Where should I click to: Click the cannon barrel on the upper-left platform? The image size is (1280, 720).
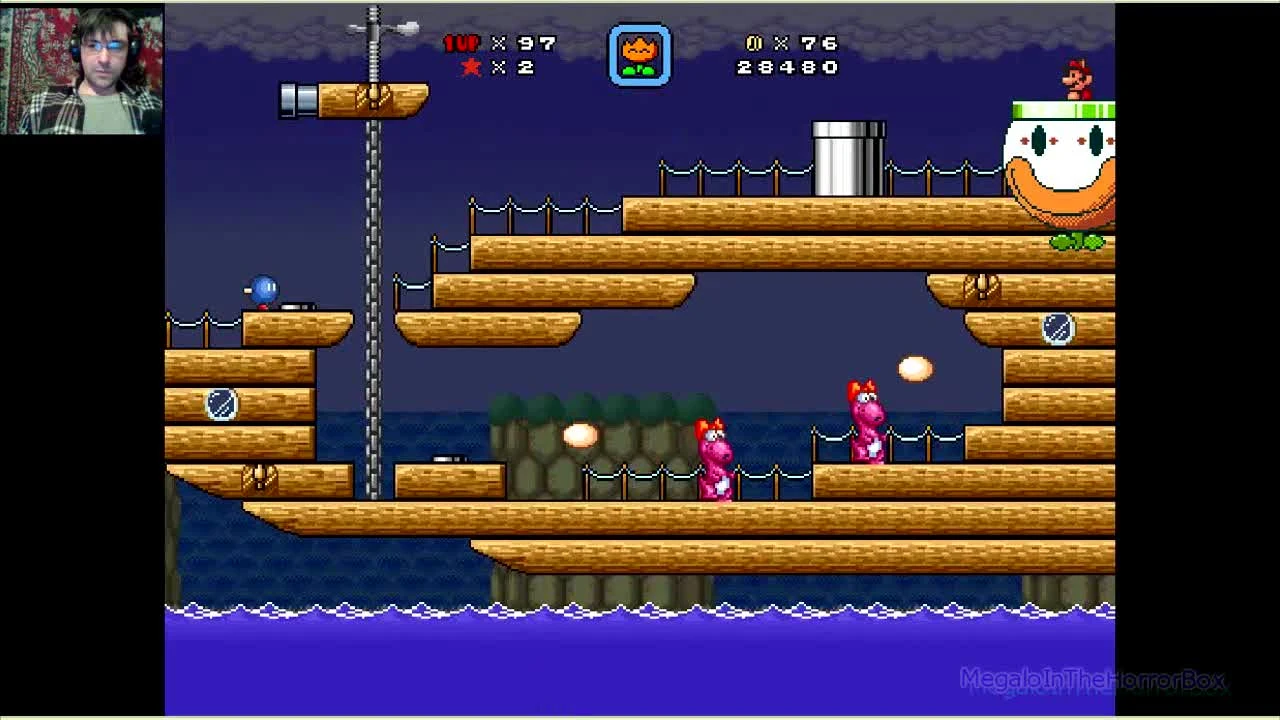coord(295,100)
